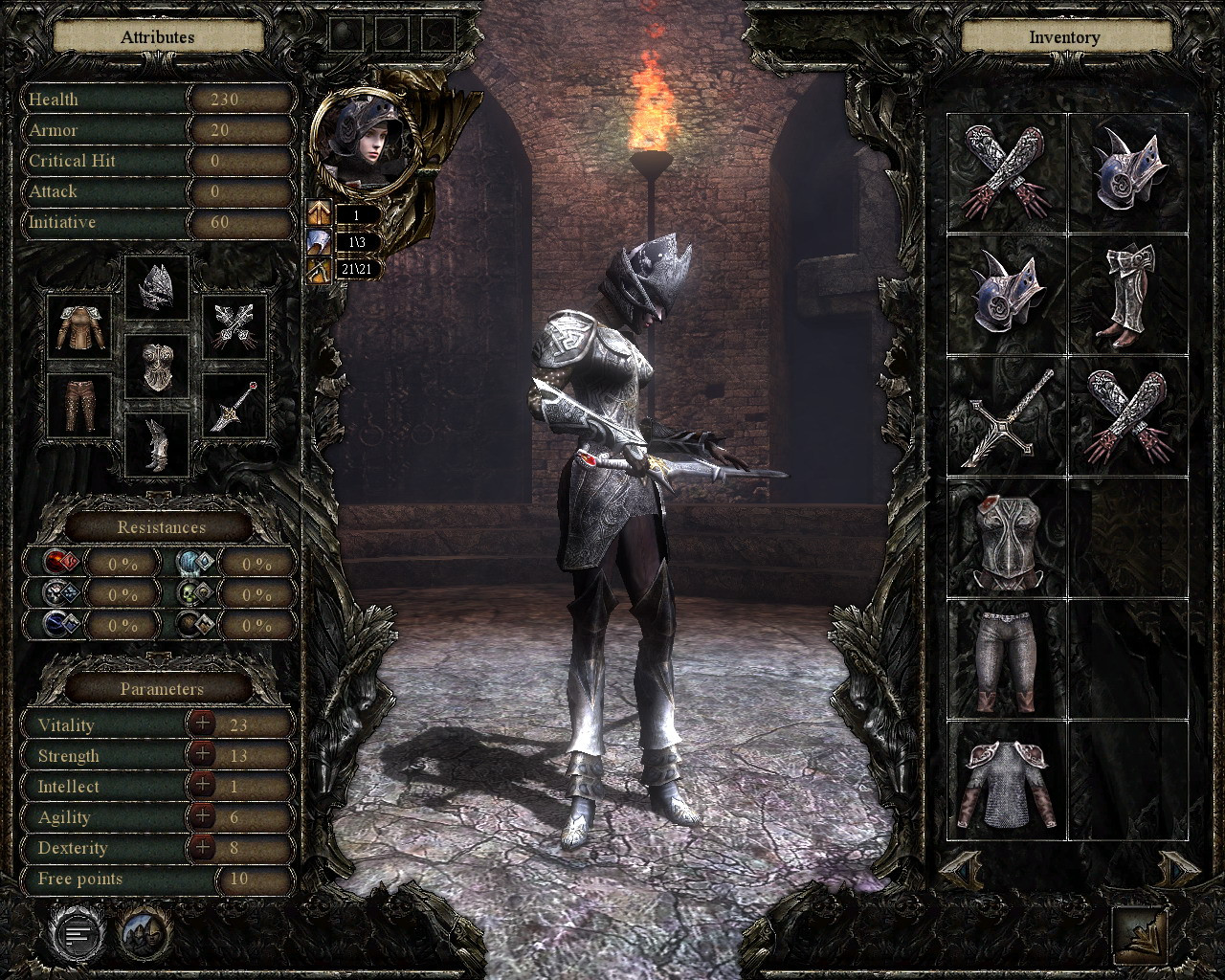This screenshot has height=980, width=1225.
Task: Select the equipped leather jacket slot
Action: pyautogui.click(x=79, y=328)
